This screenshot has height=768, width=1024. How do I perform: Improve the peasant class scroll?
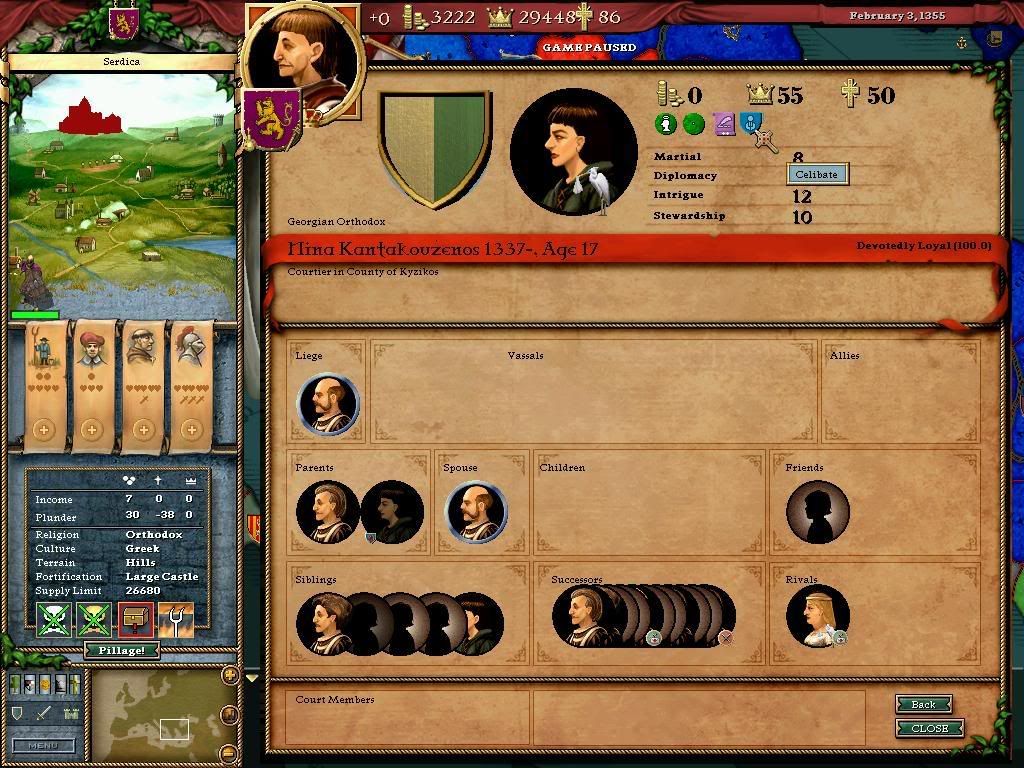click(42, 429)
